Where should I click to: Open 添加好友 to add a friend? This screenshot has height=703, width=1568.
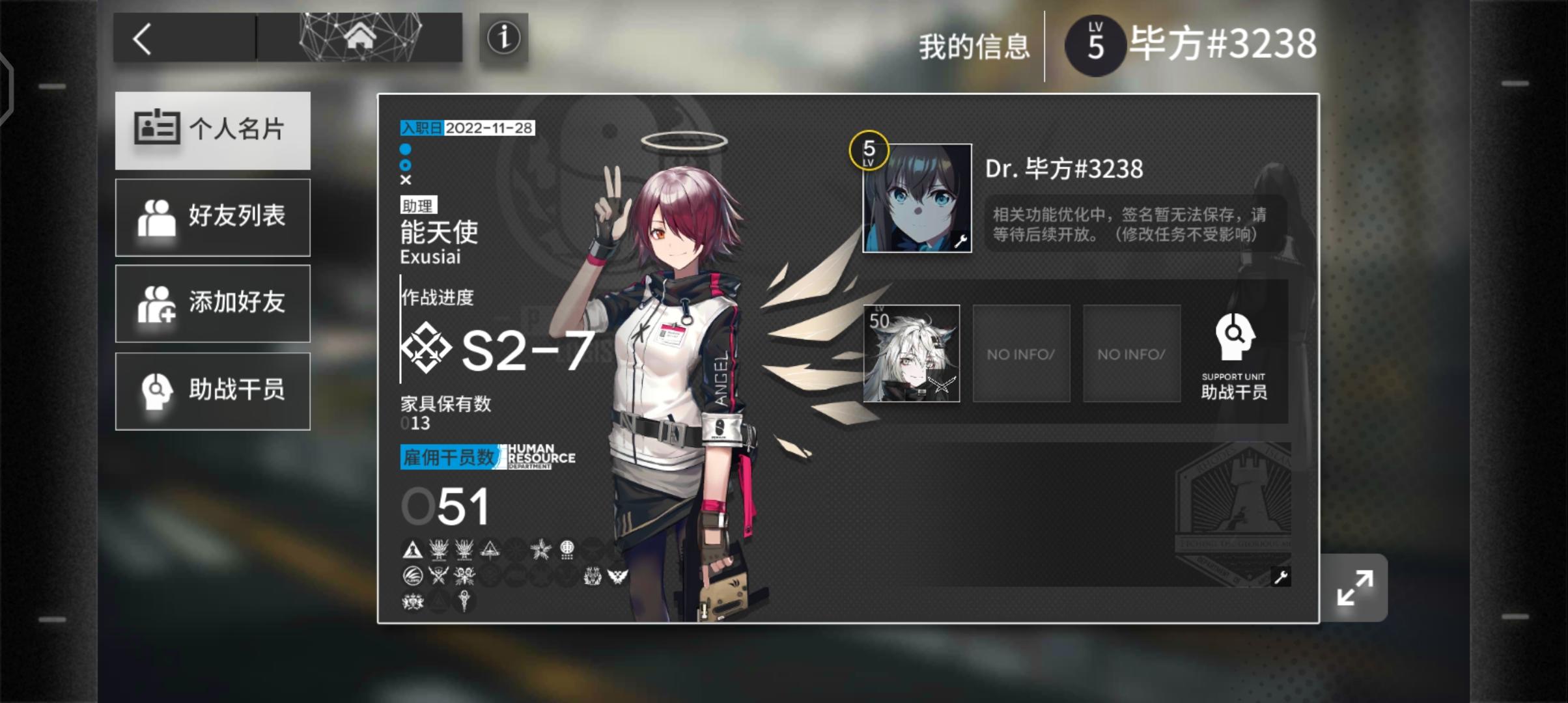pos(212,303)
